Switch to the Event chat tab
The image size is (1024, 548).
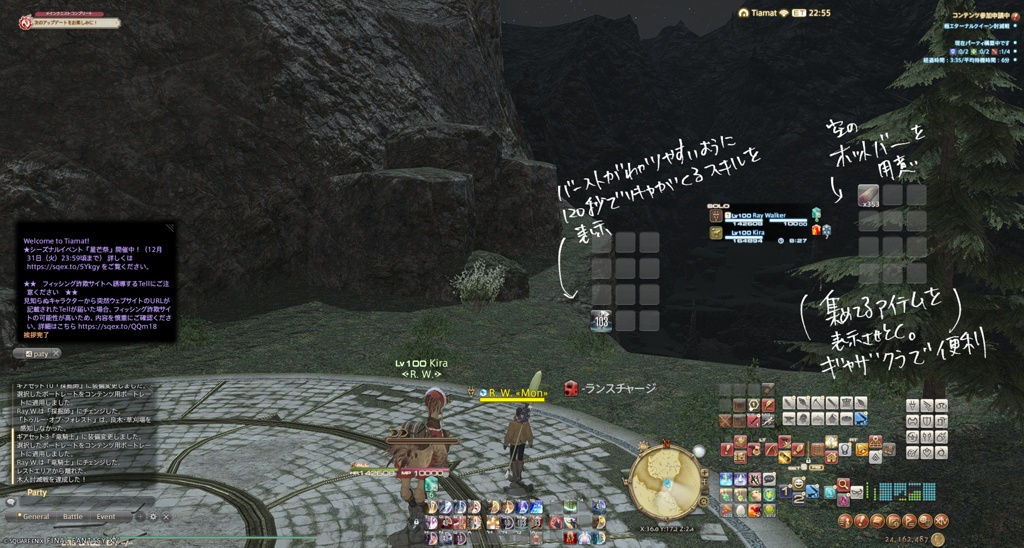tap(106, 516)
